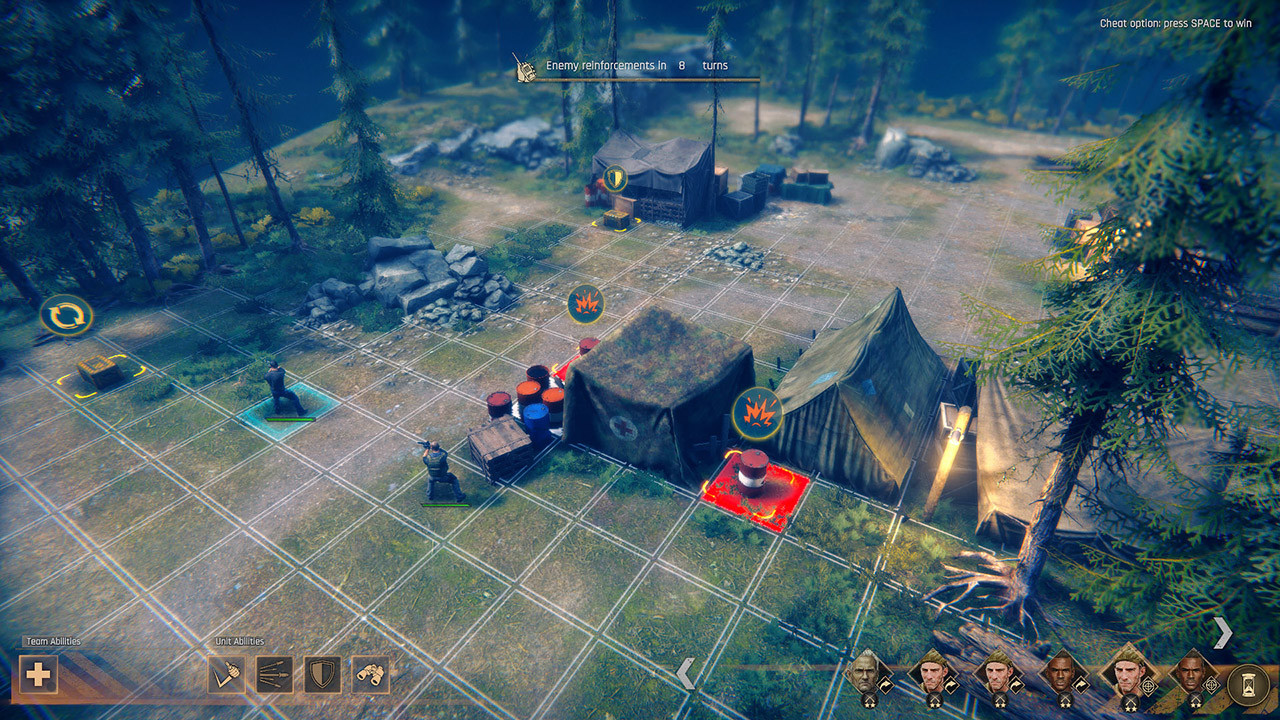The image size is (1280, 720).
Task: Select the green-cap soldier portrait with crosshair badge
Action: [1126, 673]
